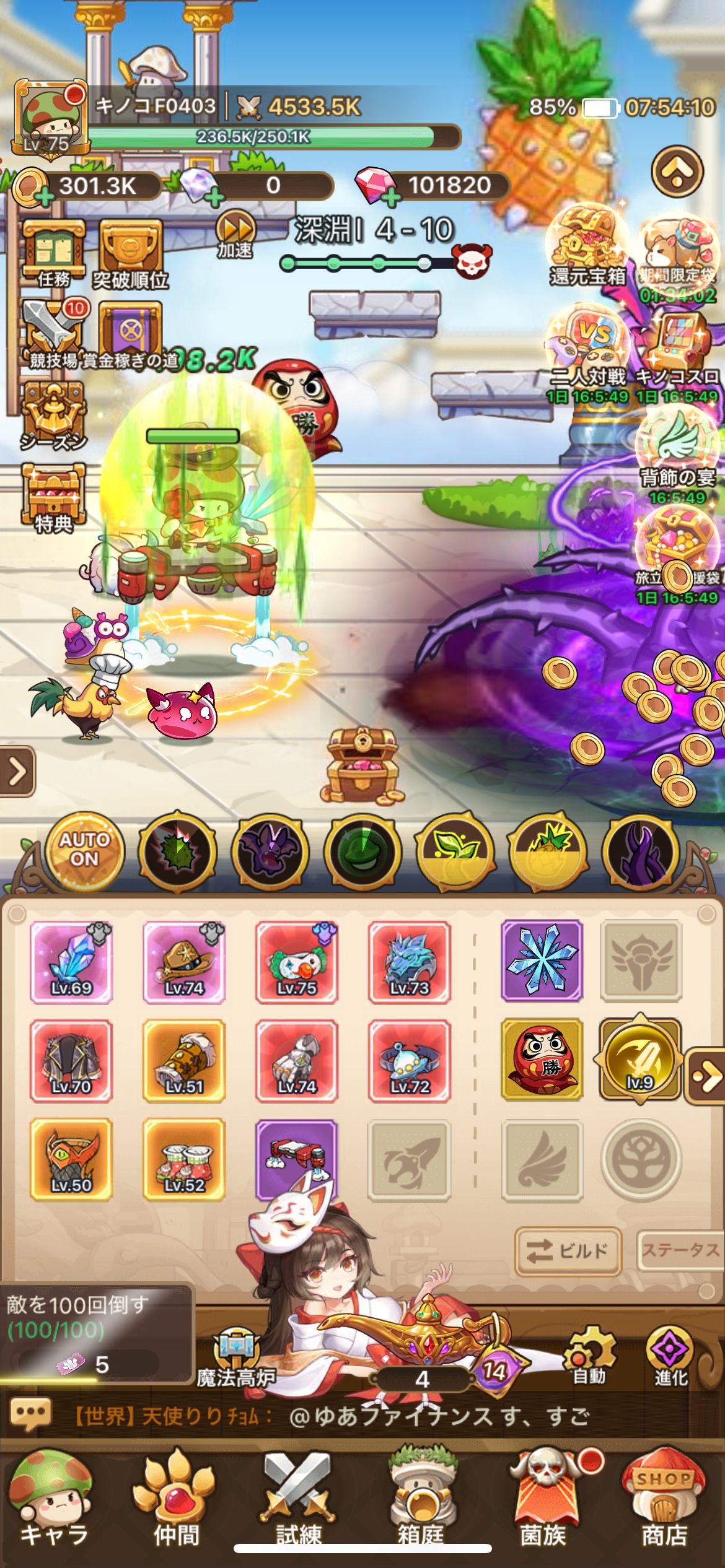Screen dimensions: 725x1568
Task: Select the Lv.75 clown mask equipment
Action: coord(297,962)
